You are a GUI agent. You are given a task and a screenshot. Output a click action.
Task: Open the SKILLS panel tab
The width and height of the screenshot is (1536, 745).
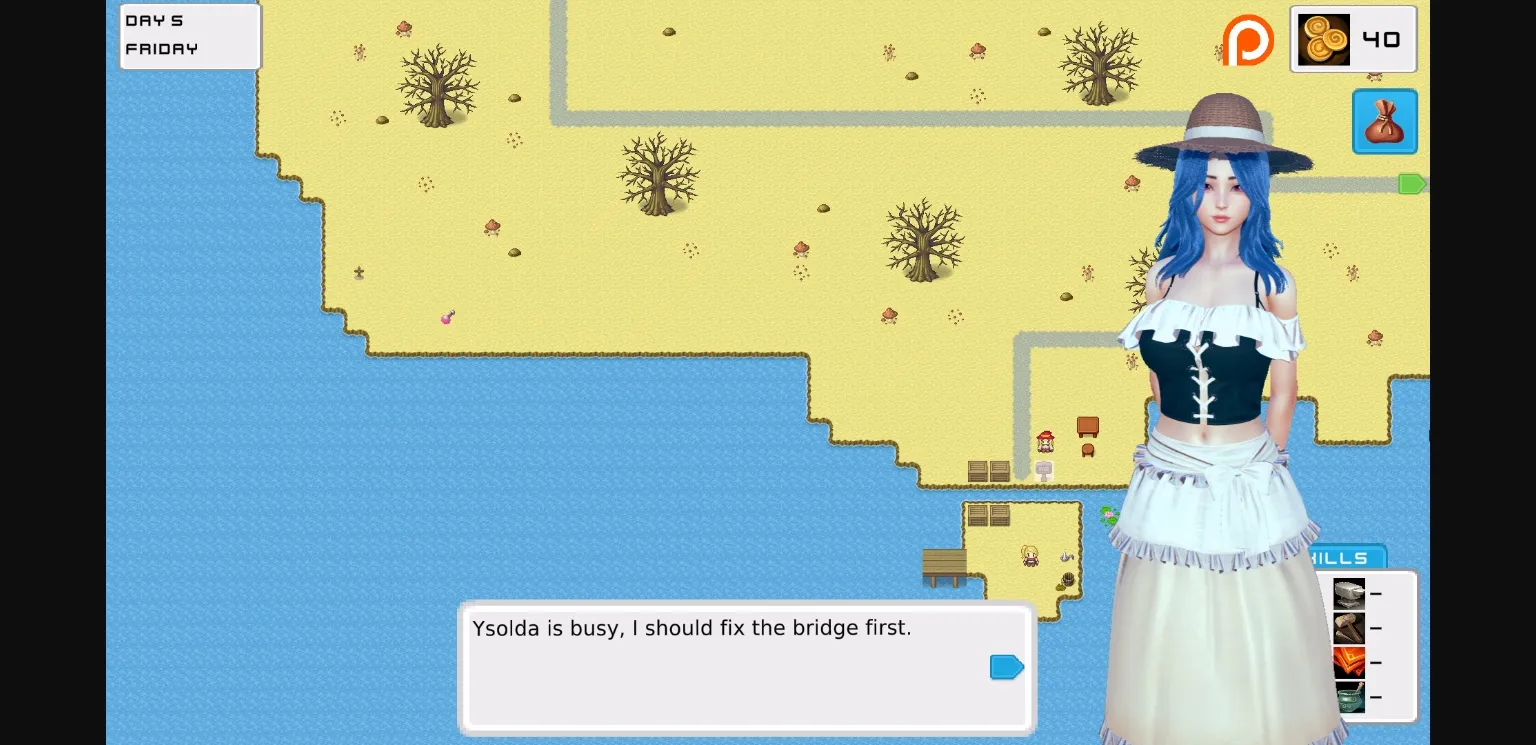pyautogui.click(x=1343, y=558)
